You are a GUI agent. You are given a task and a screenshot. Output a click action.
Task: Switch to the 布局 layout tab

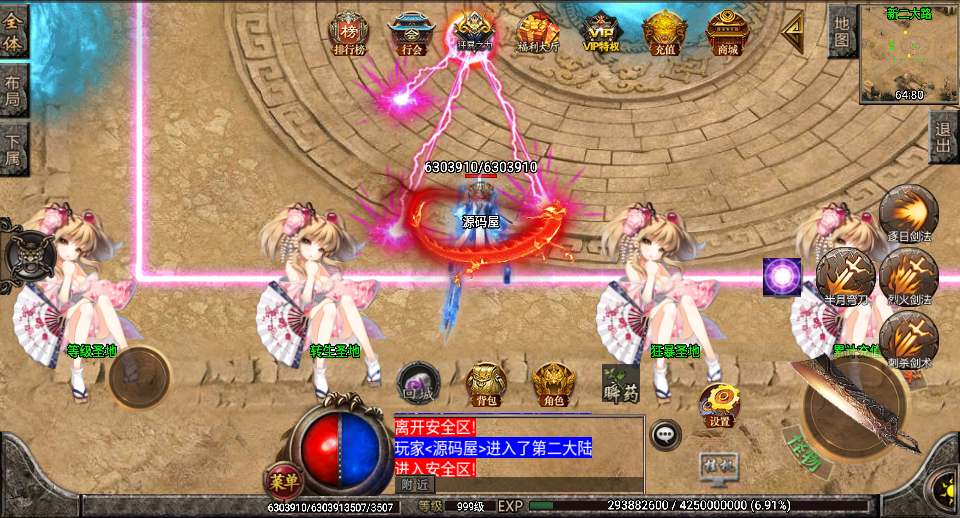[x=13, y=92]
